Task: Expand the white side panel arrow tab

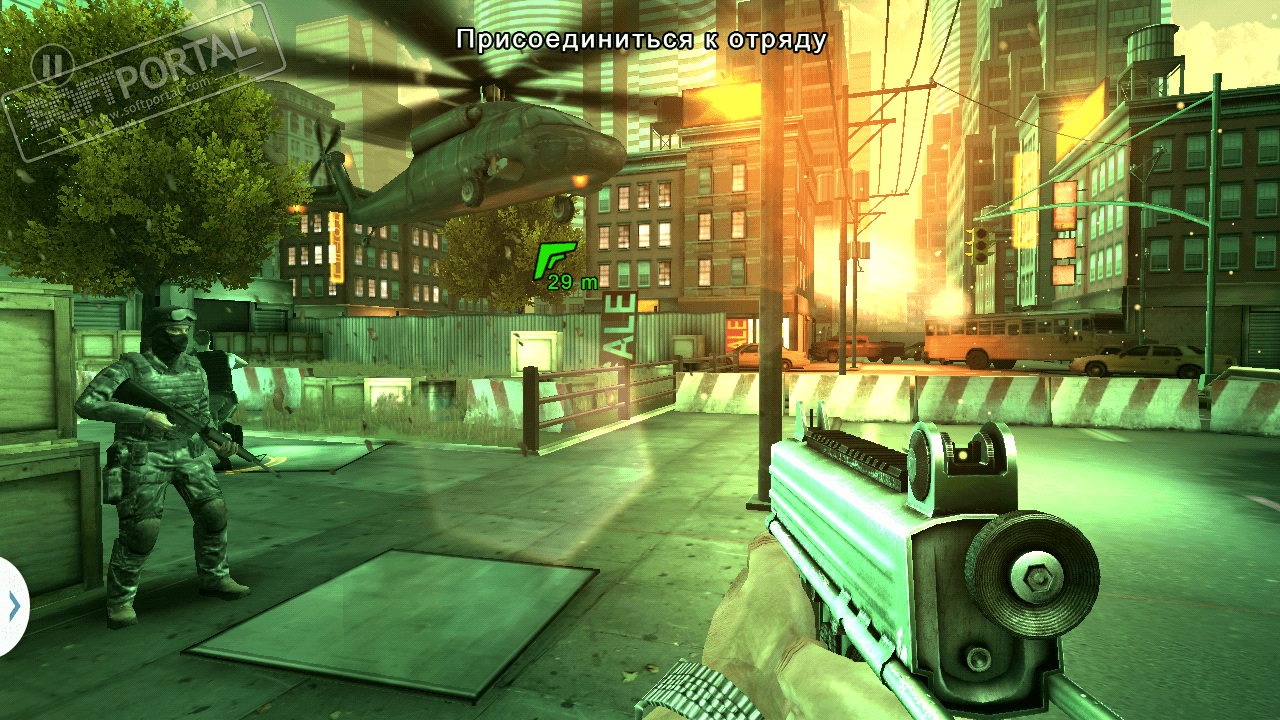Action: point(13,606)
